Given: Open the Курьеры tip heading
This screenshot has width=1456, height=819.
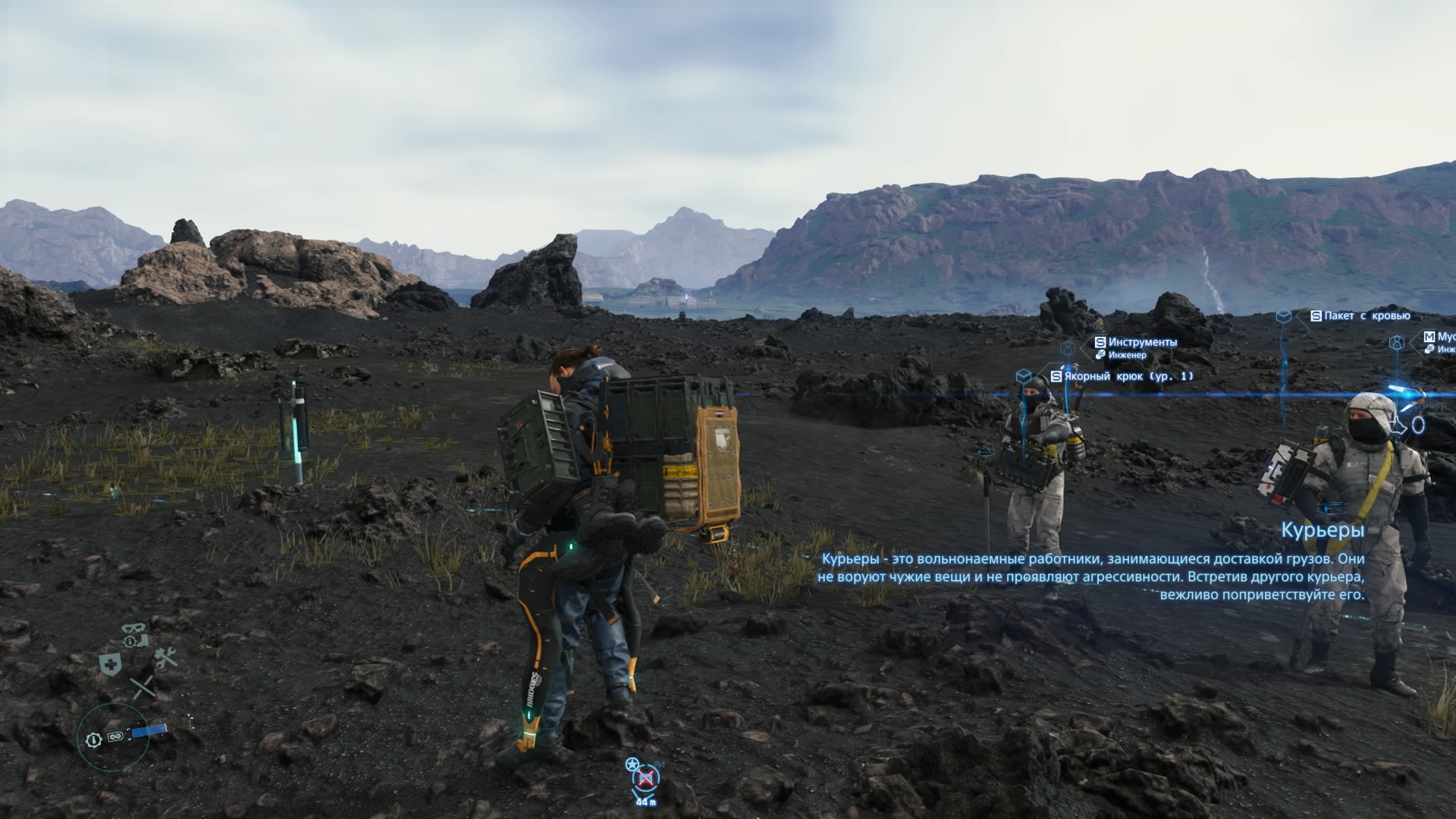Looking at the screenshot, I should click(1323, 530).
